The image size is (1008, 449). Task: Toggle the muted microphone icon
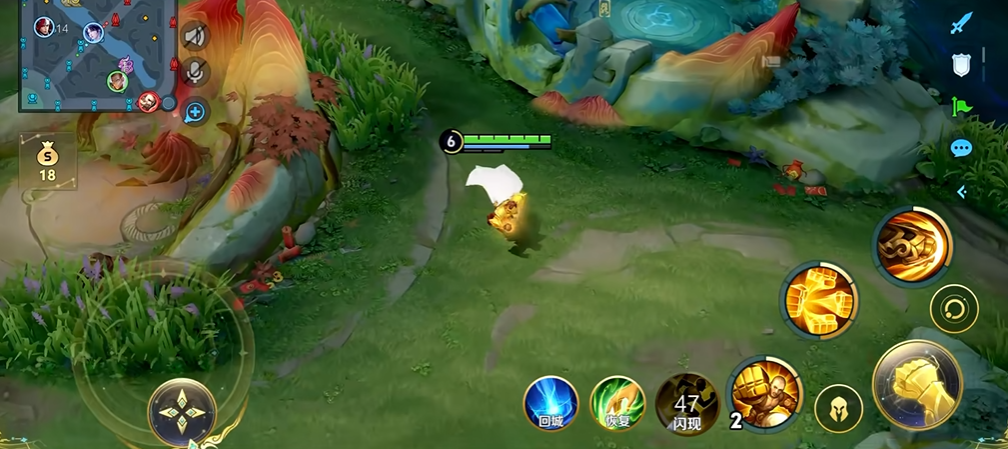click(x=196, y=71)
